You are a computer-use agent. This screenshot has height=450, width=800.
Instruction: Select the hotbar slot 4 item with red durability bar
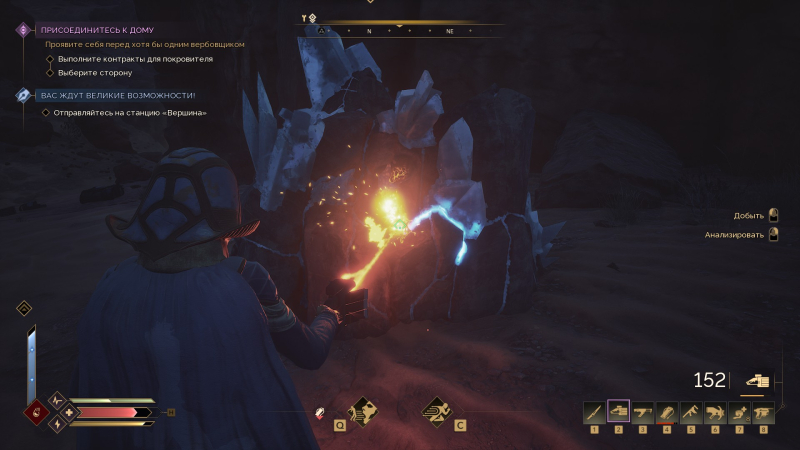pos(667,412)
